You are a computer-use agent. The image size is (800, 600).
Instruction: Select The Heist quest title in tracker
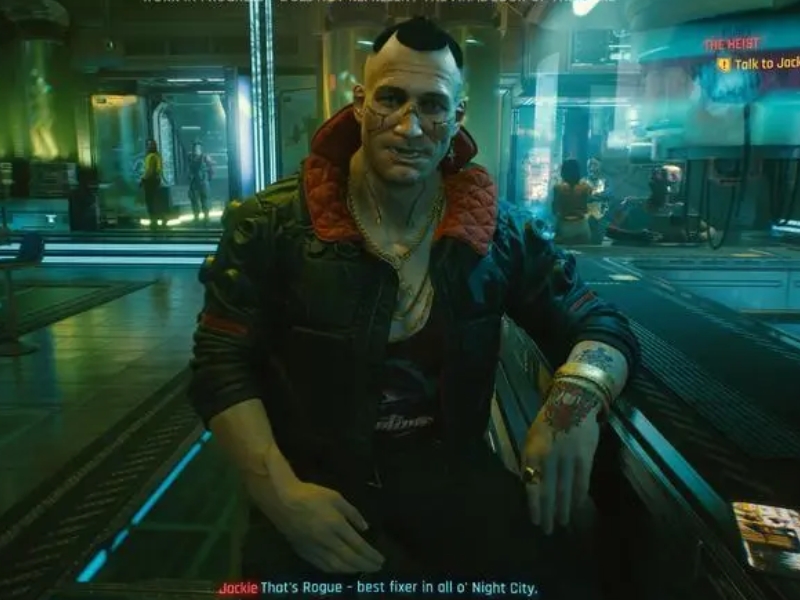[x=731, y=45]
